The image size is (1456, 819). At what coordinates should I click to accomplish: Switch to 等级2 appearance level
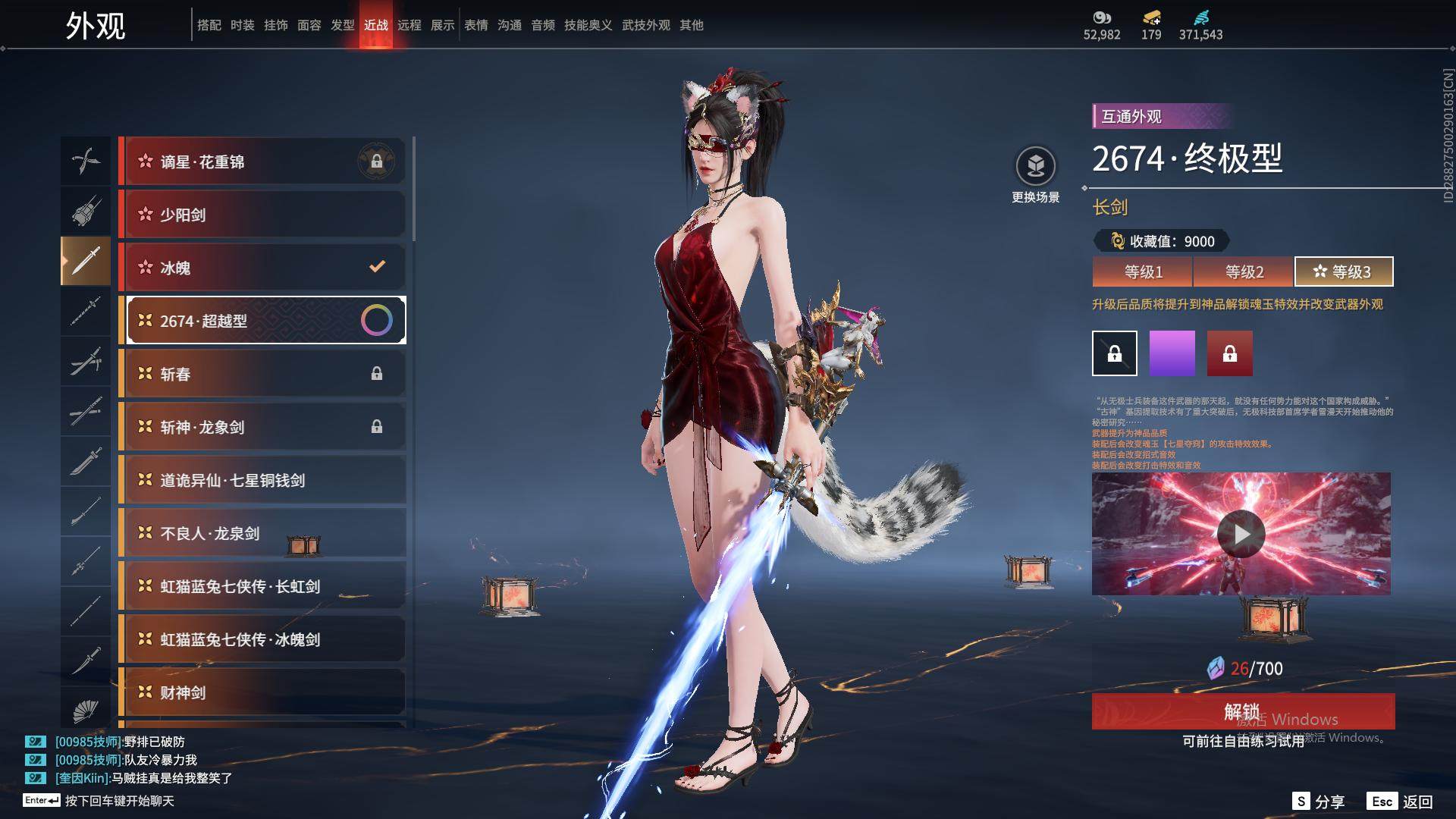[1244, 271]
